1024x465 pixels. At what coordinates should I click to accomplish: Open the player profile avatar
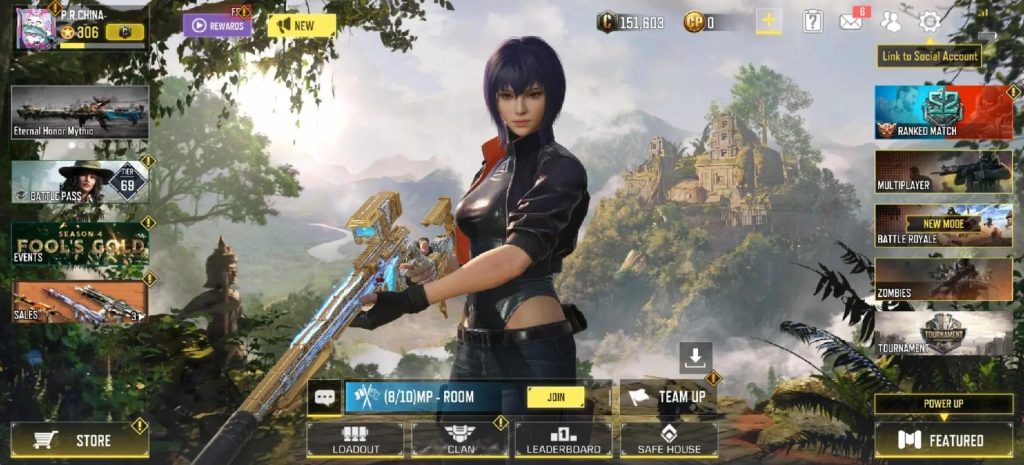[x=35, y=27]
